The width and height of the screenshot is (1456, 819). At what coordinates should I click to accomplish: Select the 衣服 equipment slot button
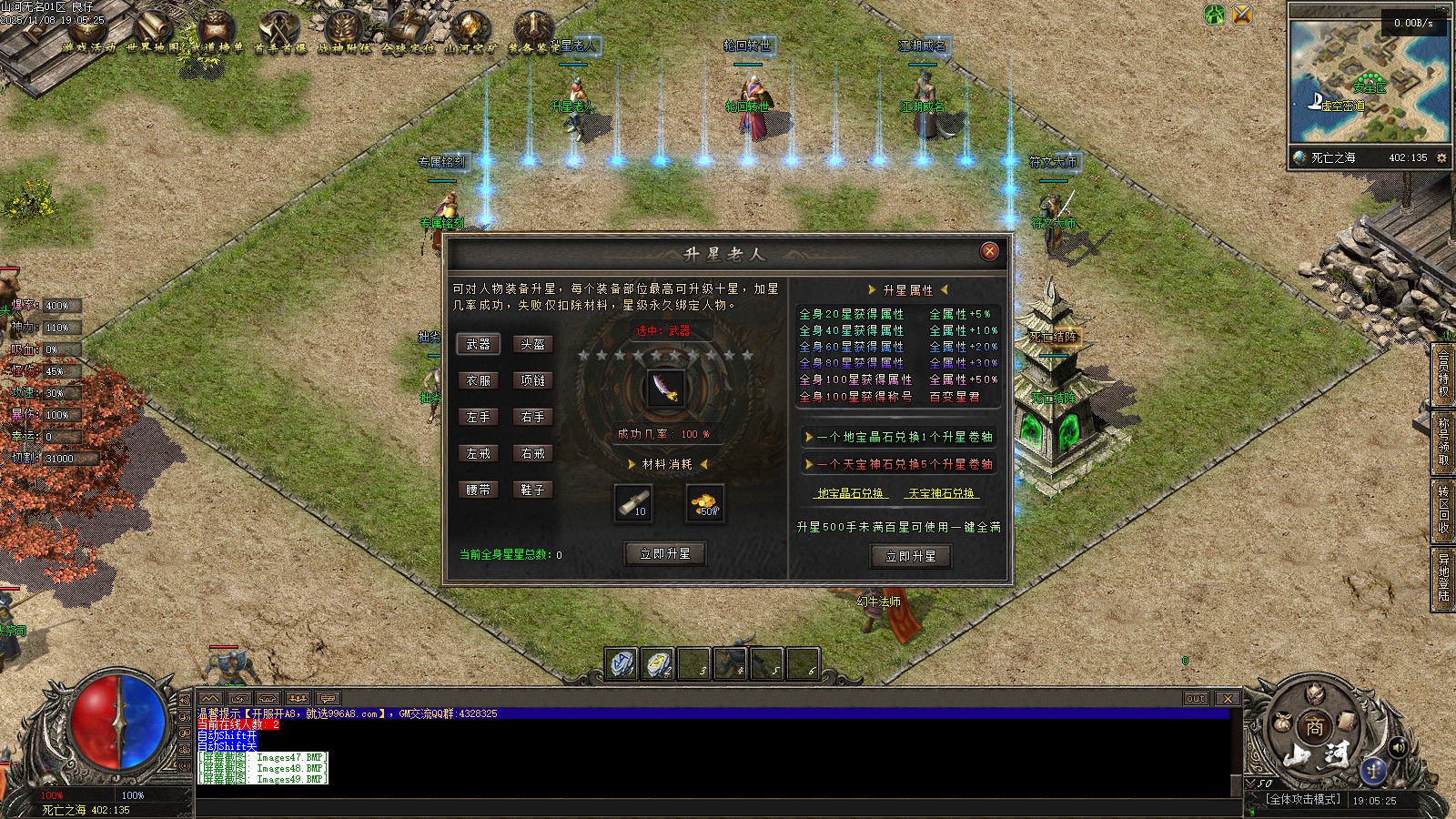pos(478,380)
